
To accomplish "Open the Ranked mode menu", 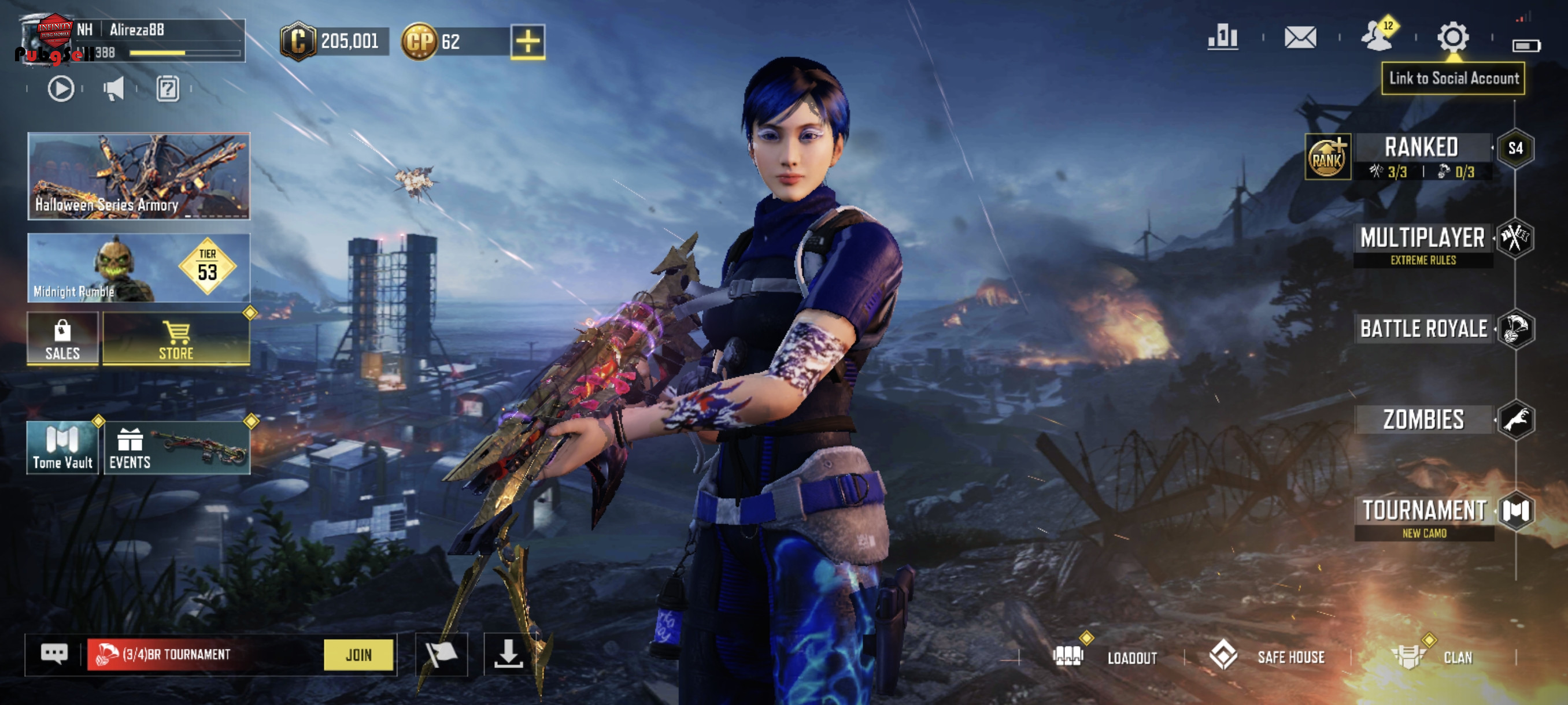I will [1421, 148].
